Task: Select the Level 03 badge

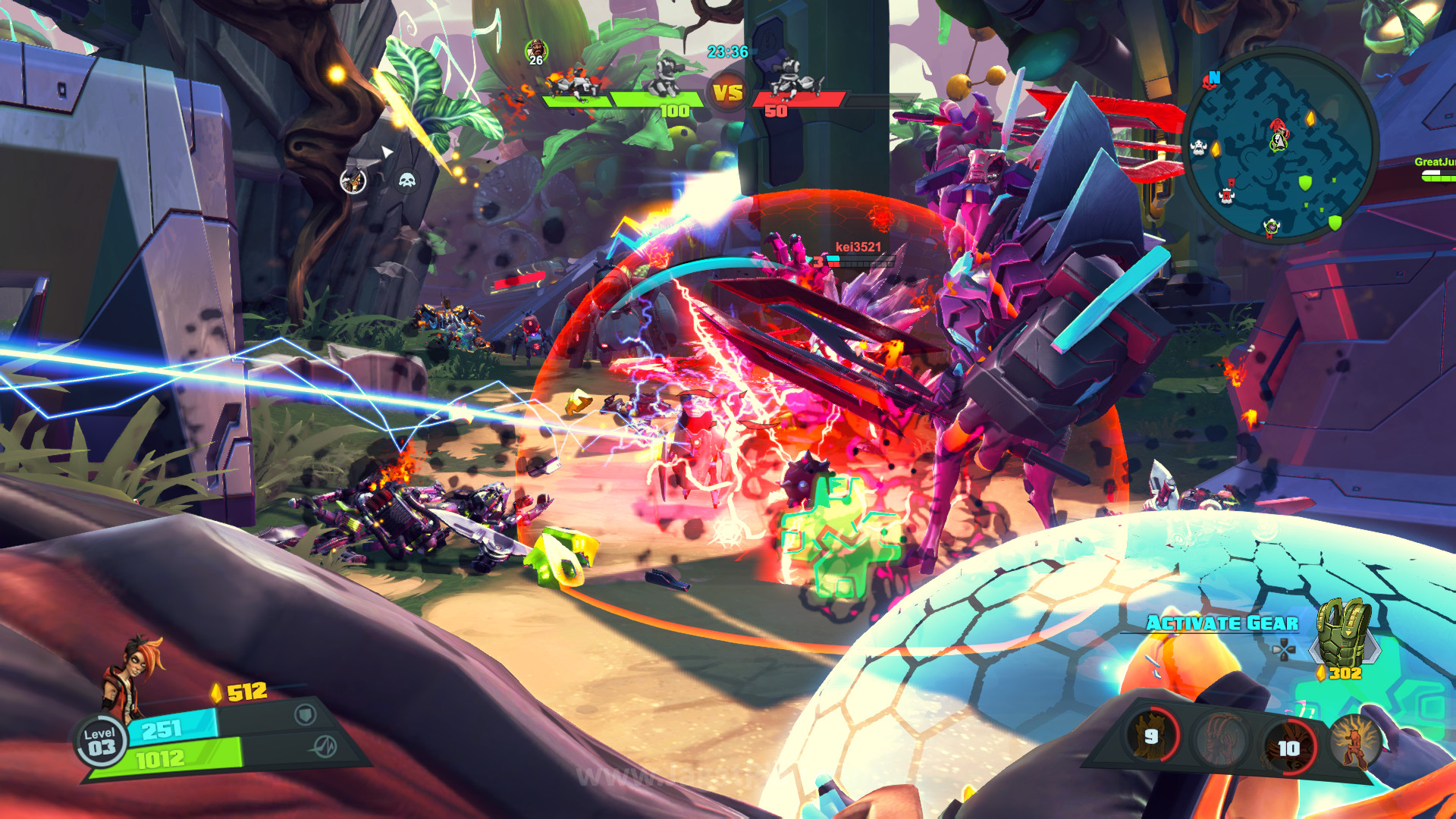Action: click(x=101, y=741)
